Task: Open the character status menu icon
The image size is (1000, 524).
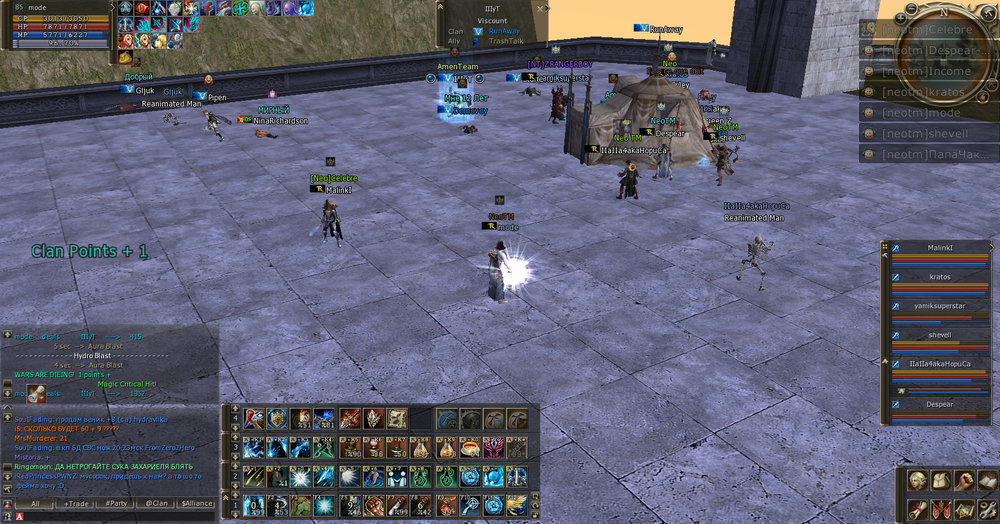Action: [x=914, y=481]
